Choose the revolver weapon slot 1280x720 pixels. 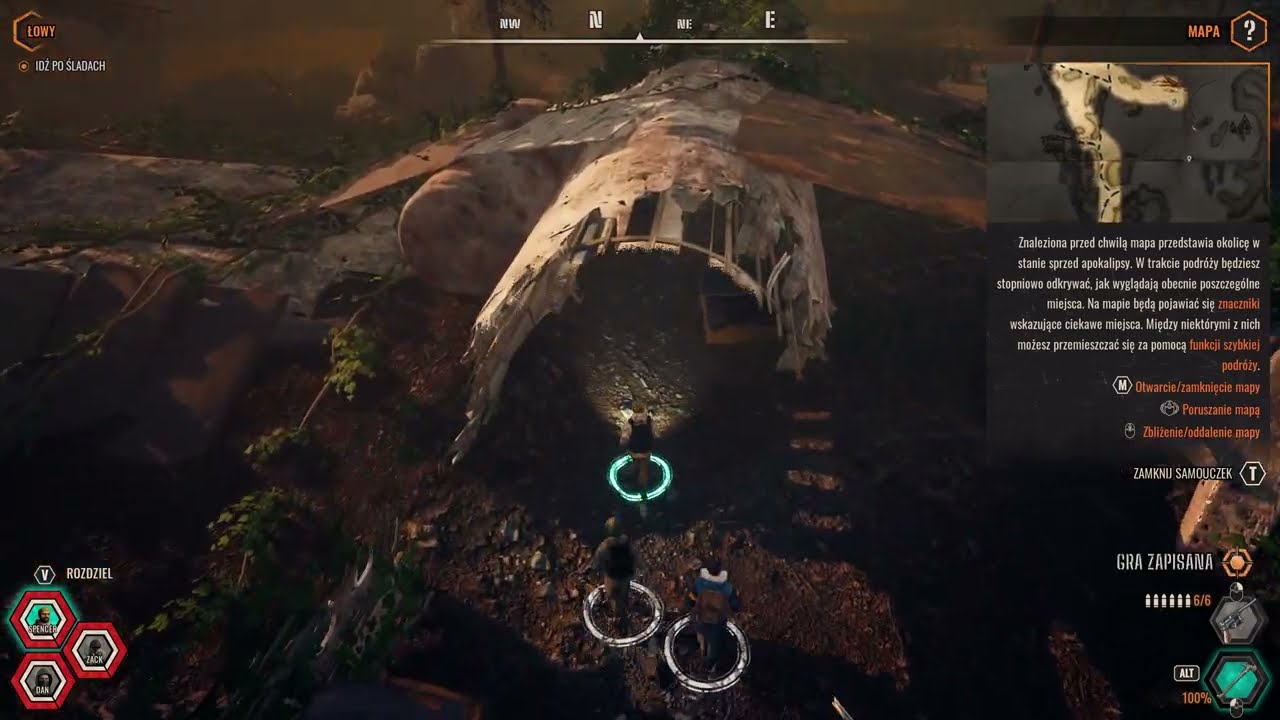coord(1237,620)
